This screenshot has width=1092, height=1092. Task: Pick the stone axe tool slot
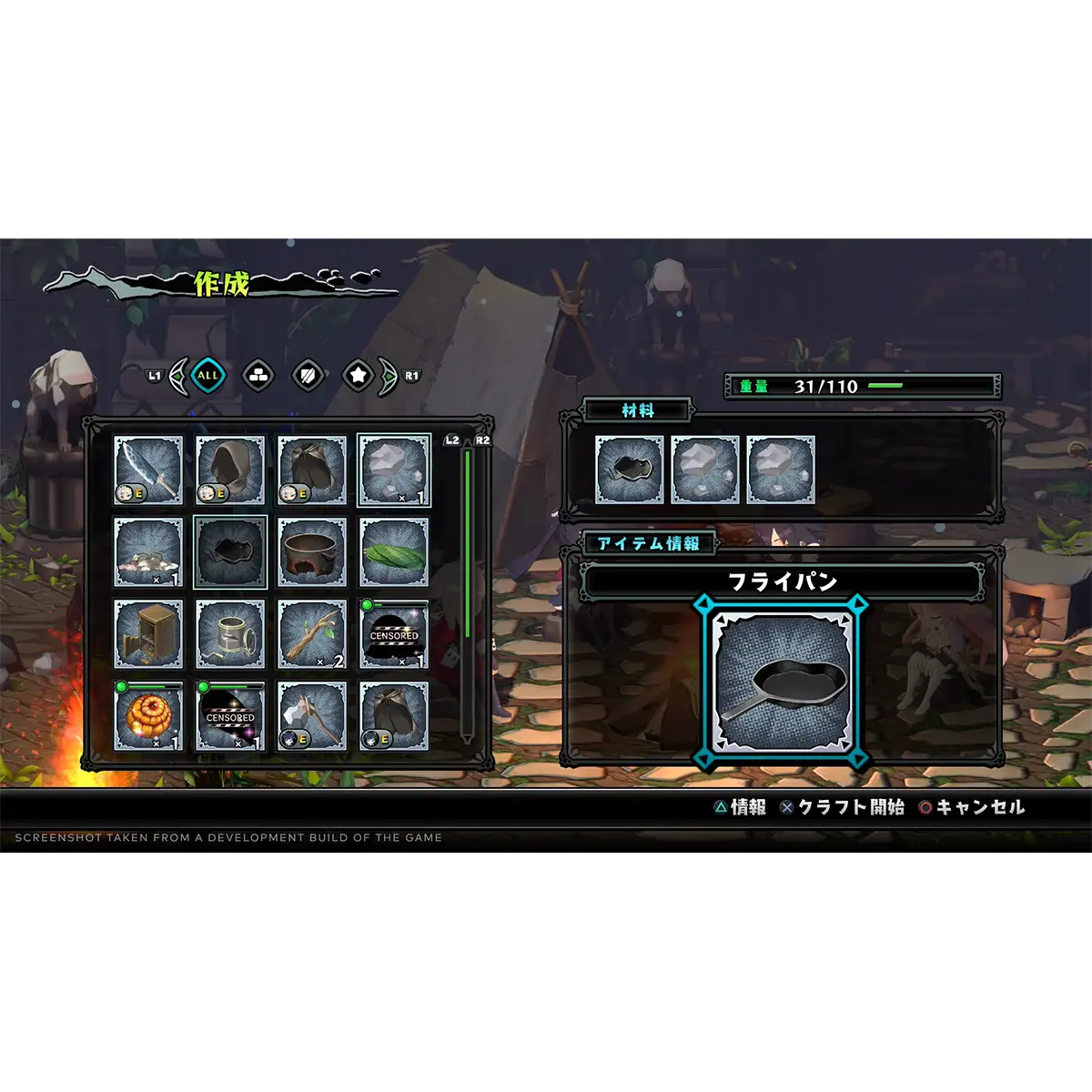(312, 715)
